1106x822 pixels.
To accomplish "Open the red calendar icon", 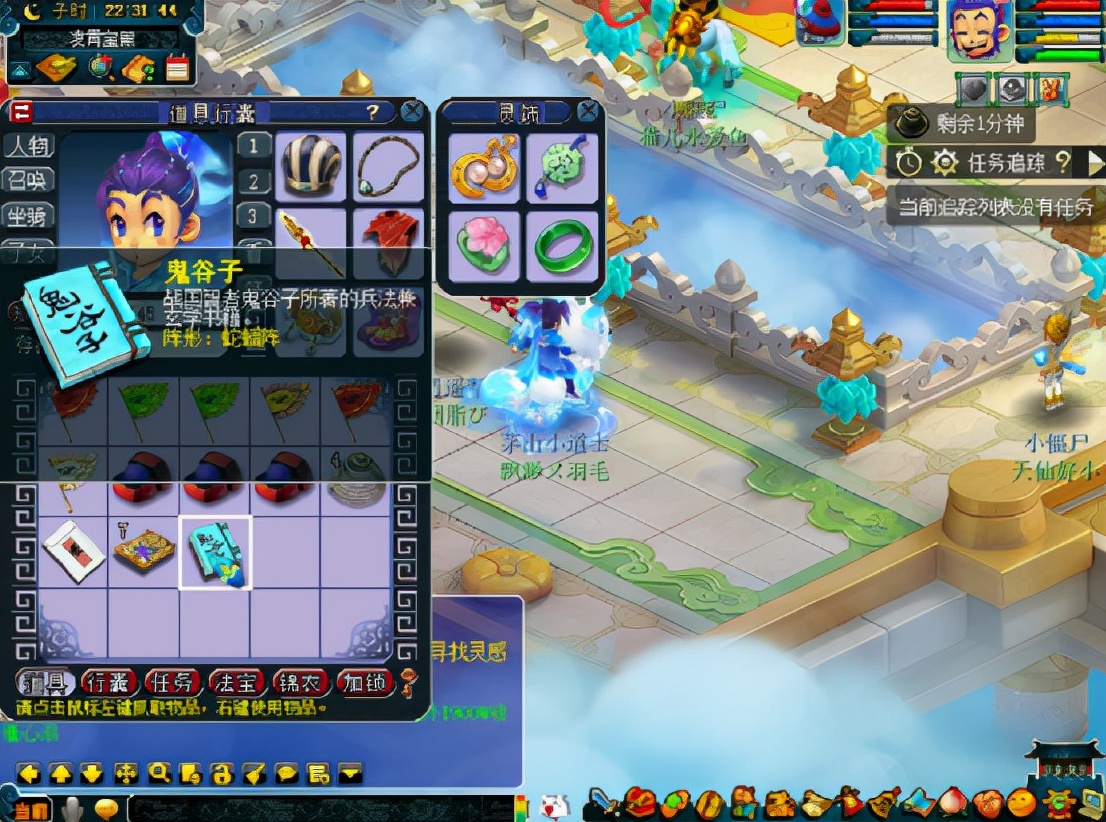I will click(177, 67).
